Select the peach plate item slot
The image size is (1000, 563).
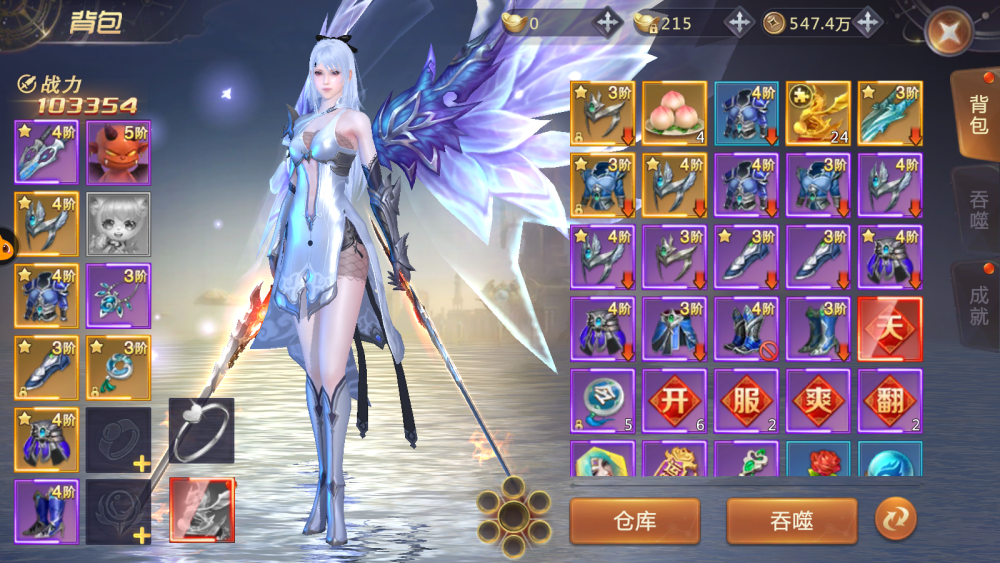674,113
